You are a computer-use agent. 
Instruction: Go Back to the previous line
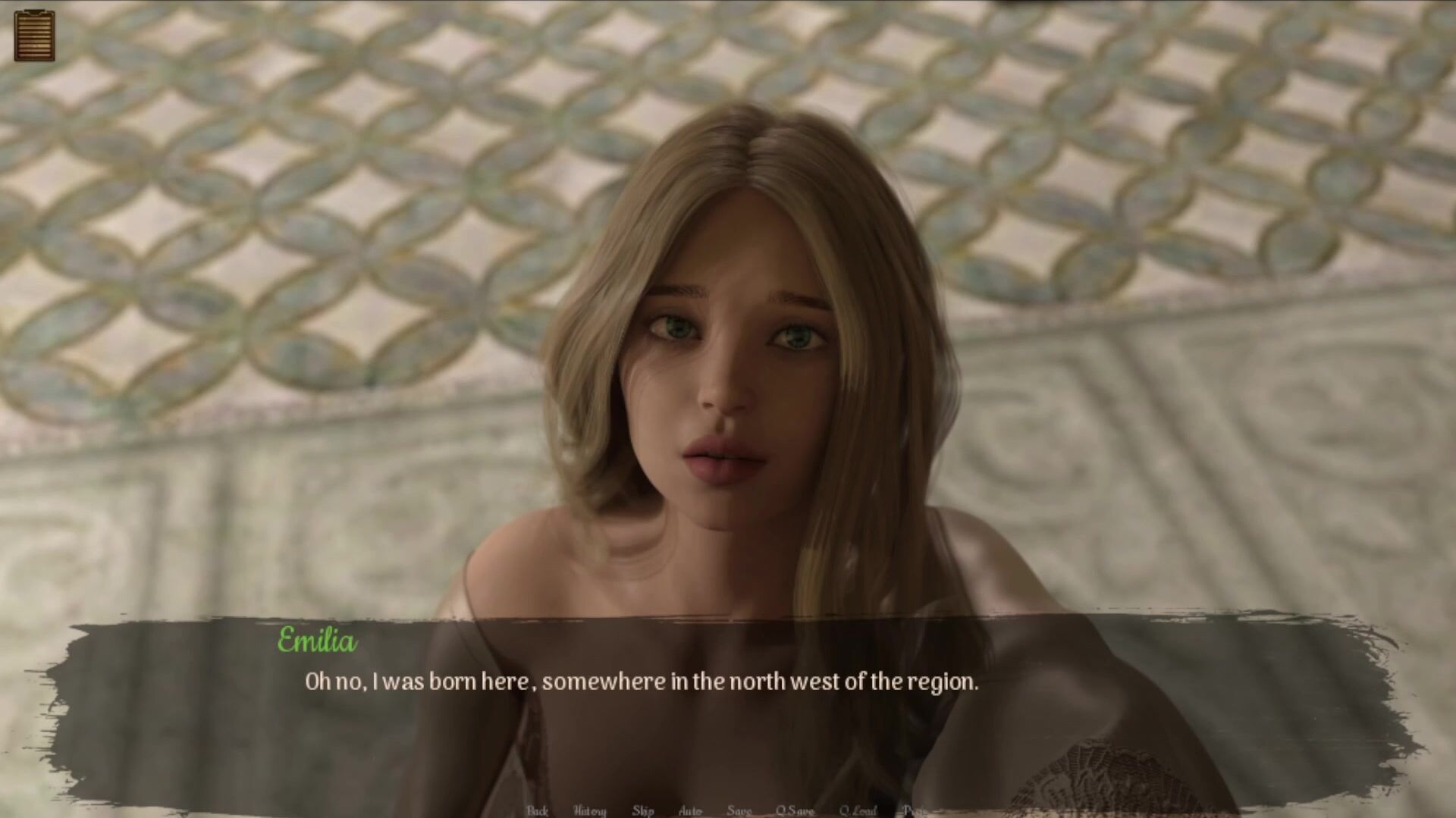537,810
